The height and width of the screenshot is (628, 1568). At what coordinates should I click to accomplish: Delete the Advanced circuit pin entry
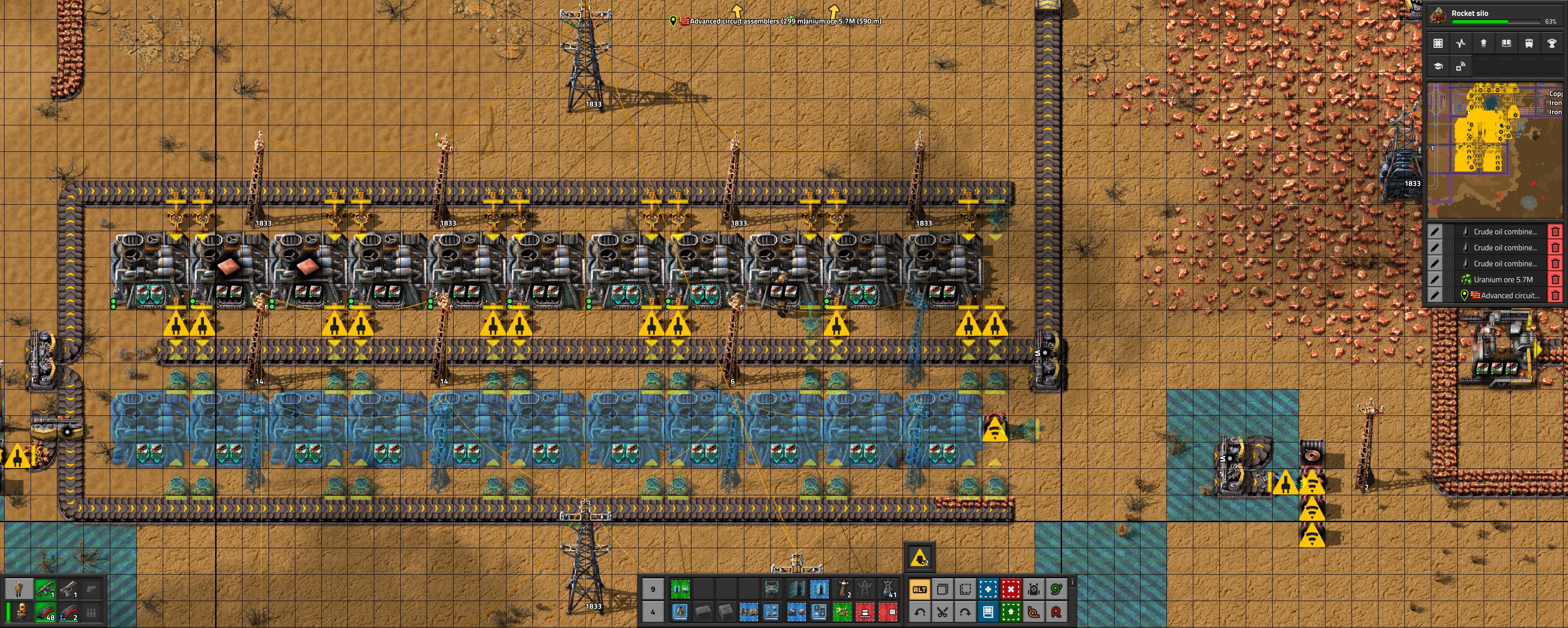[x=1555, y=296]
